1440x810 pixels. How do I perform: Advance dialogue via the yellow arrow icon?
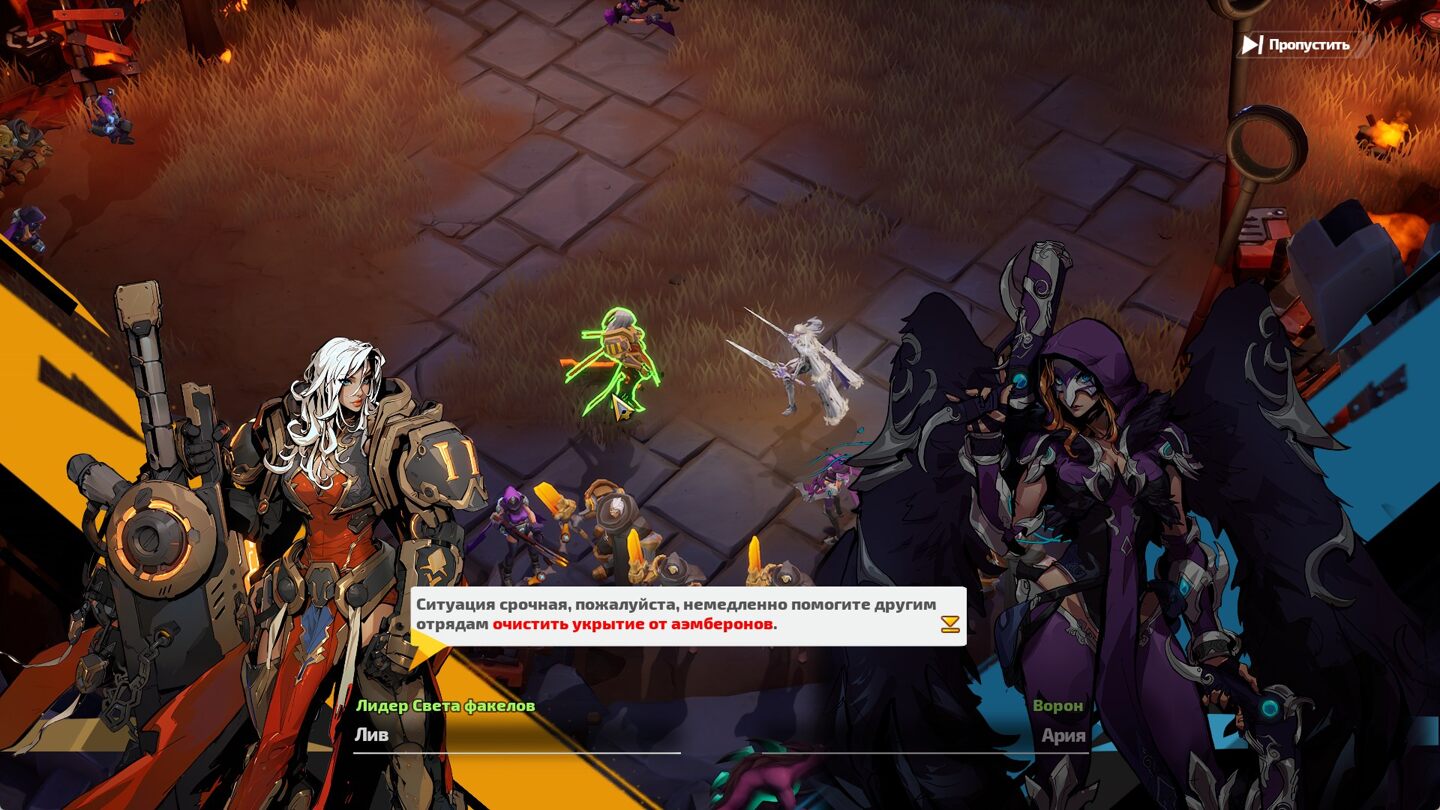(x=950, y=625)
